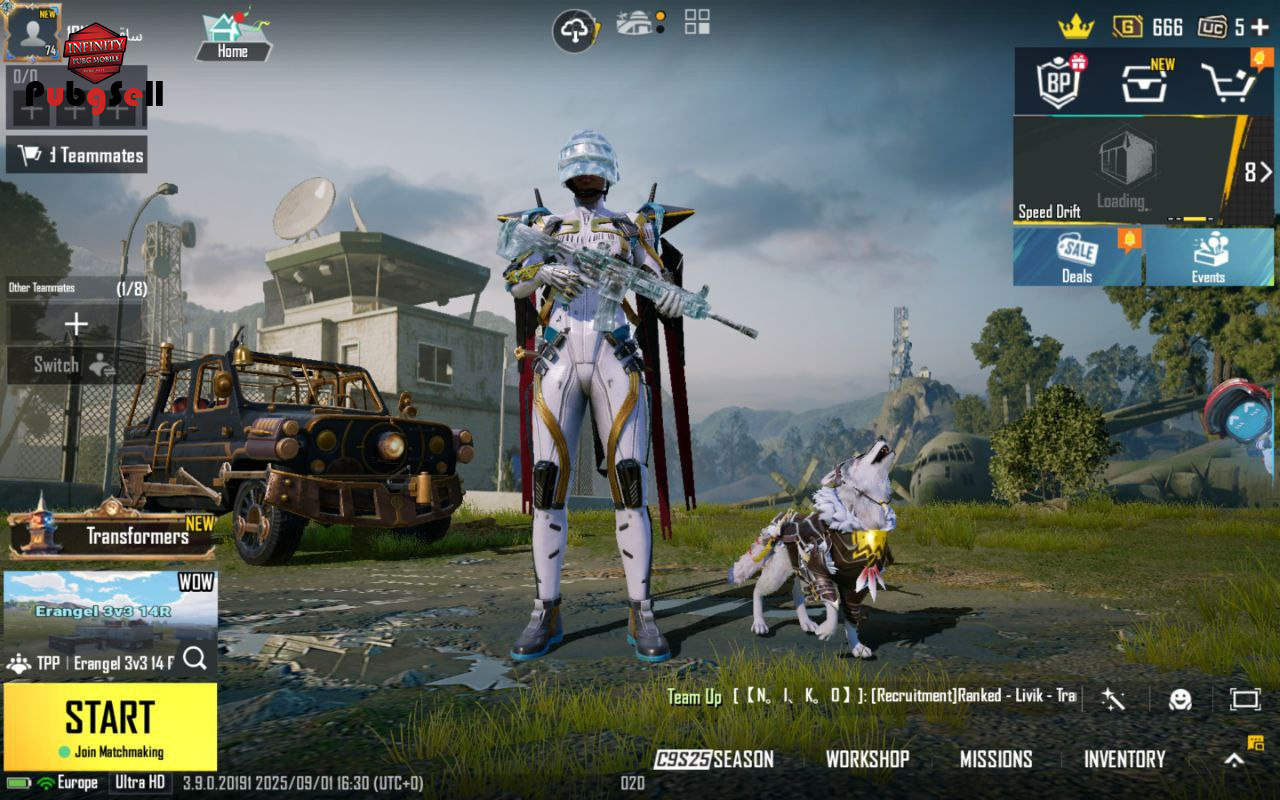
Task: Add UC with the plus button
Action: (1259, 27)
